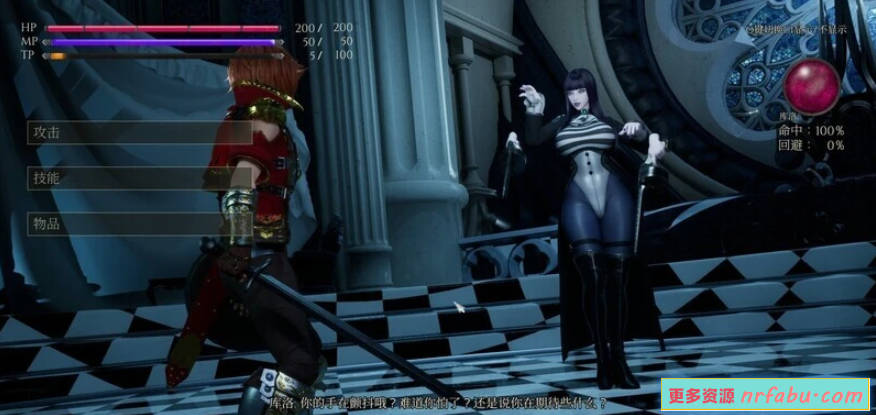Click the red orb enemy indicator

(812, 86)
